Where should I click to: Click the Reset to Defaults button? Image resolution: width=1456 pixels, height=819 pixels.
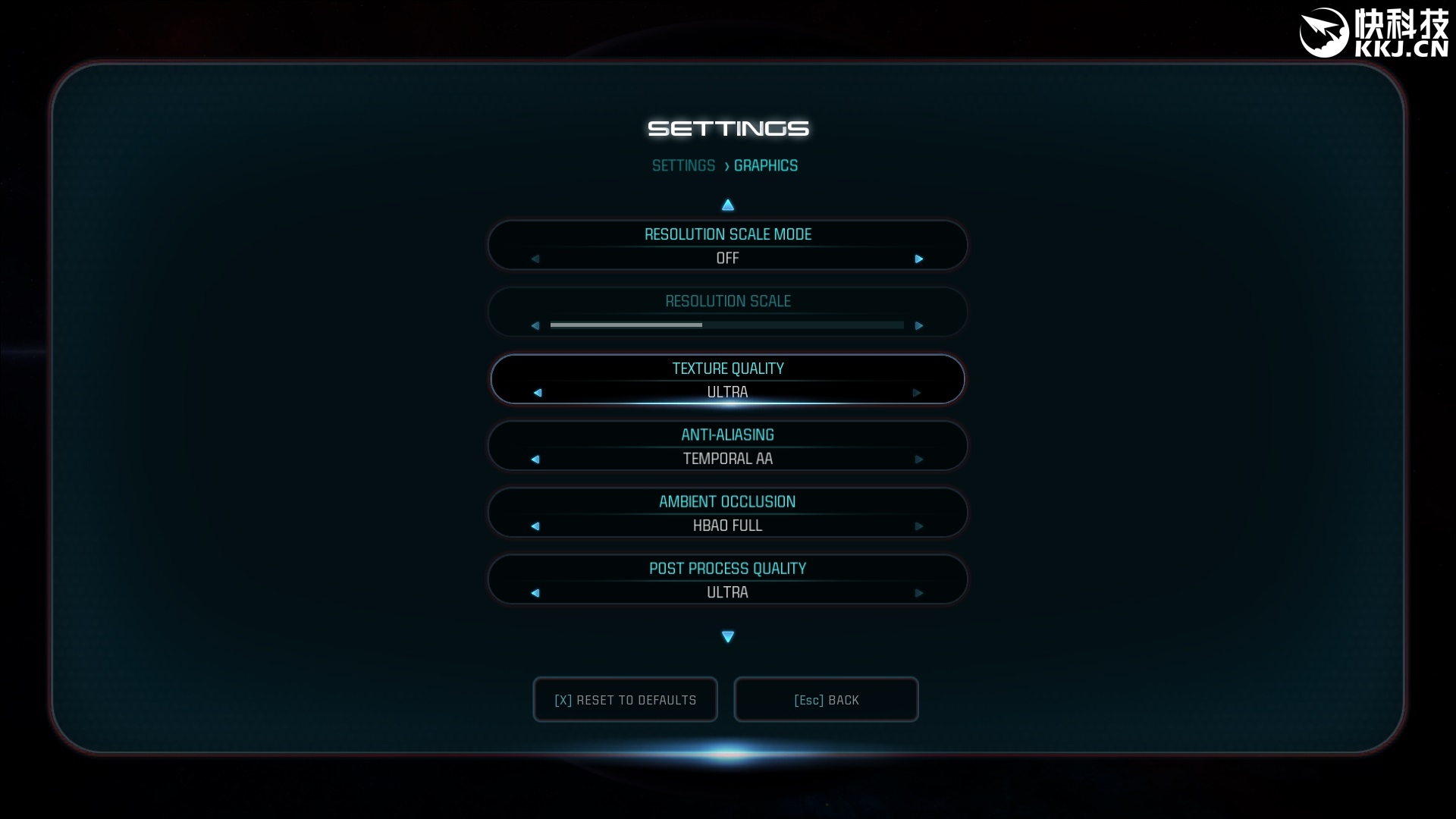(x=625, y=699)
